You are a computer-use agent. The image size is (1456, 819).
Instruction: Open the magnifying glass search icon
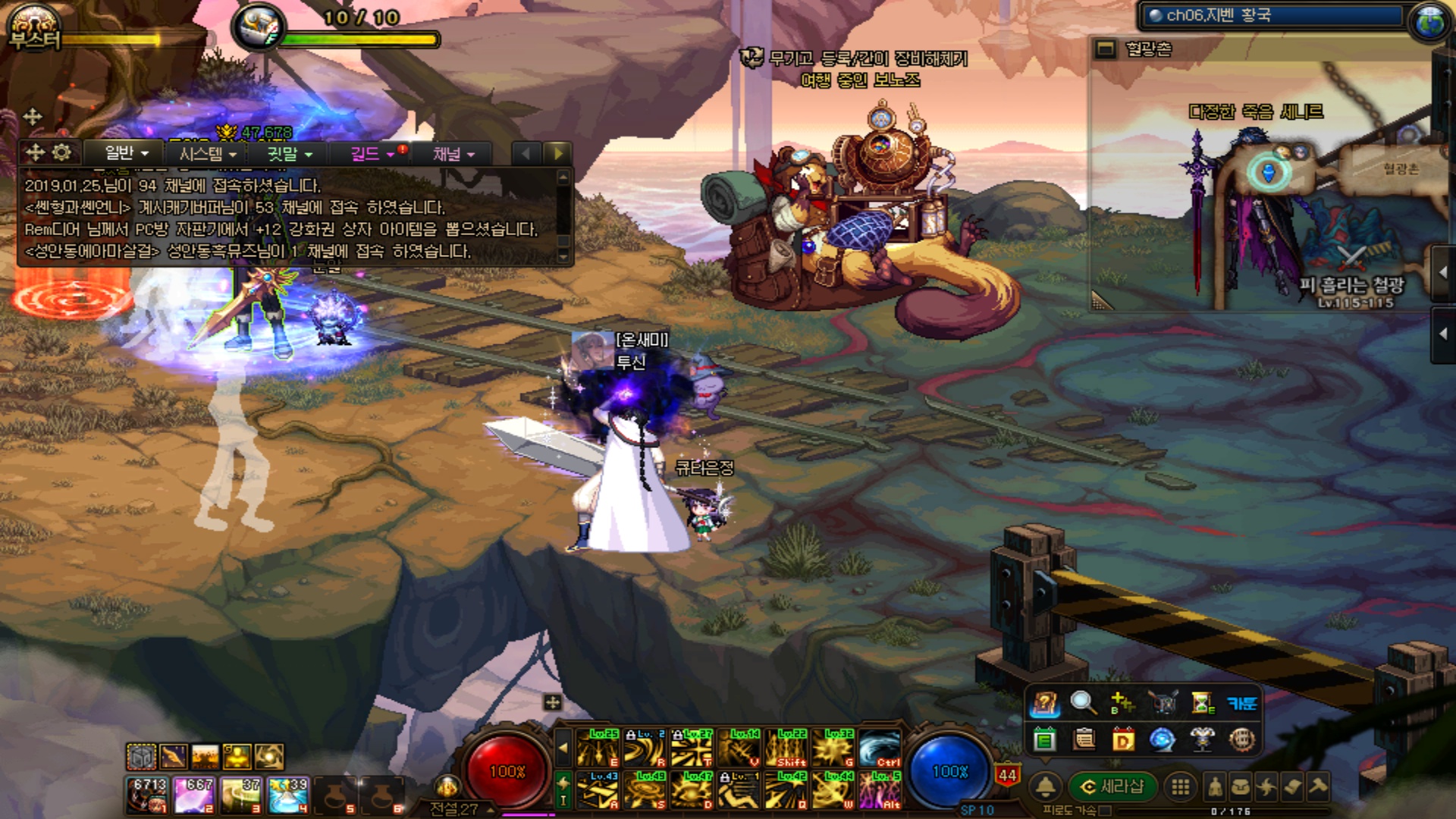click(x=1083, y=703)
